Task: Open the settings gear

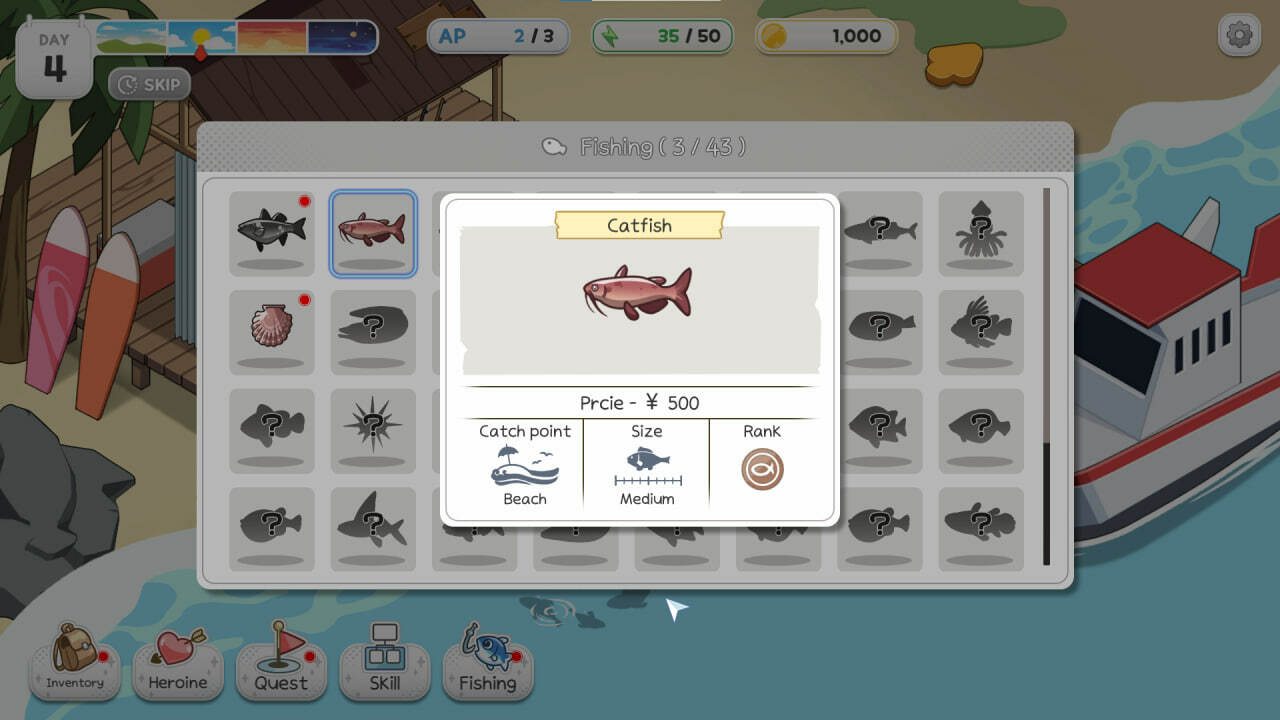Action: 1238,33
